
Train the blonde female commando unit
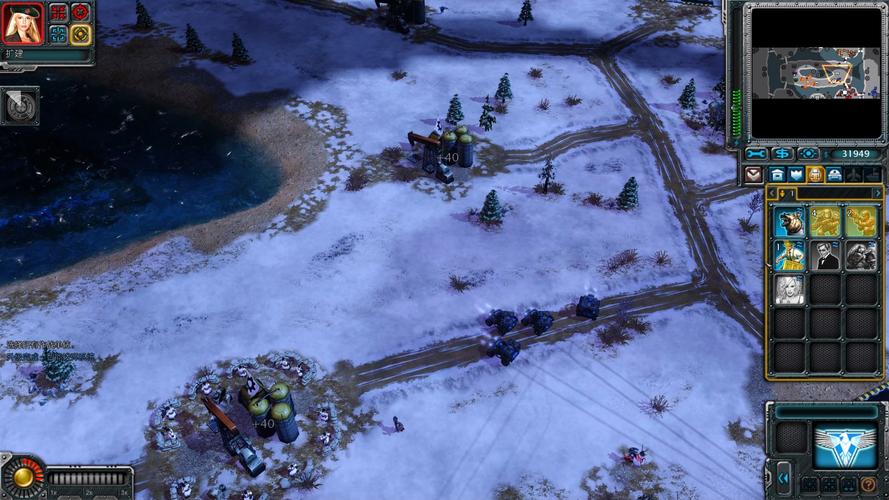[789, 290]
